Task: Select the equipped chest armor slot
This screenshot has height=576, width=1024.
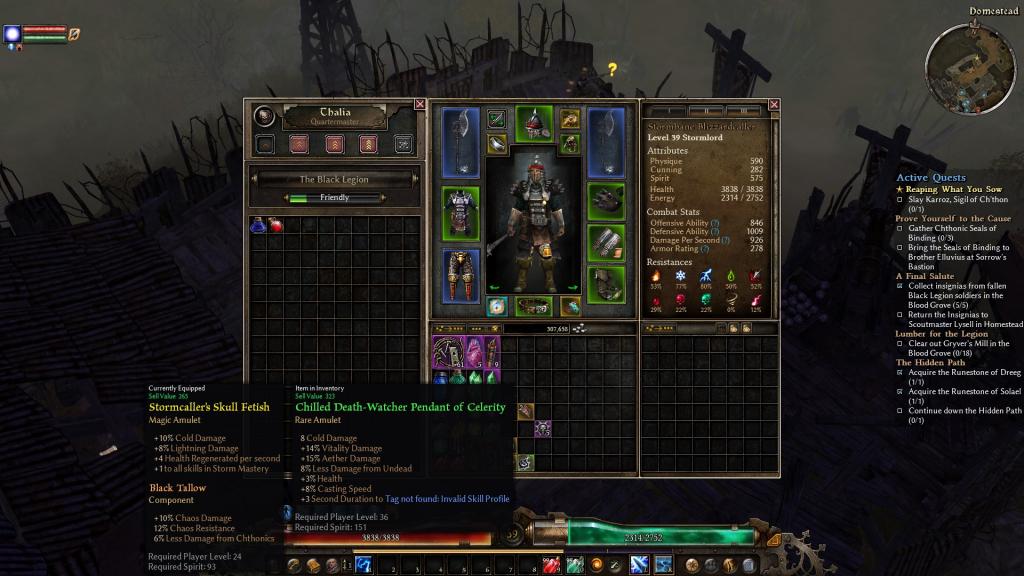Action: click(460, 212)
